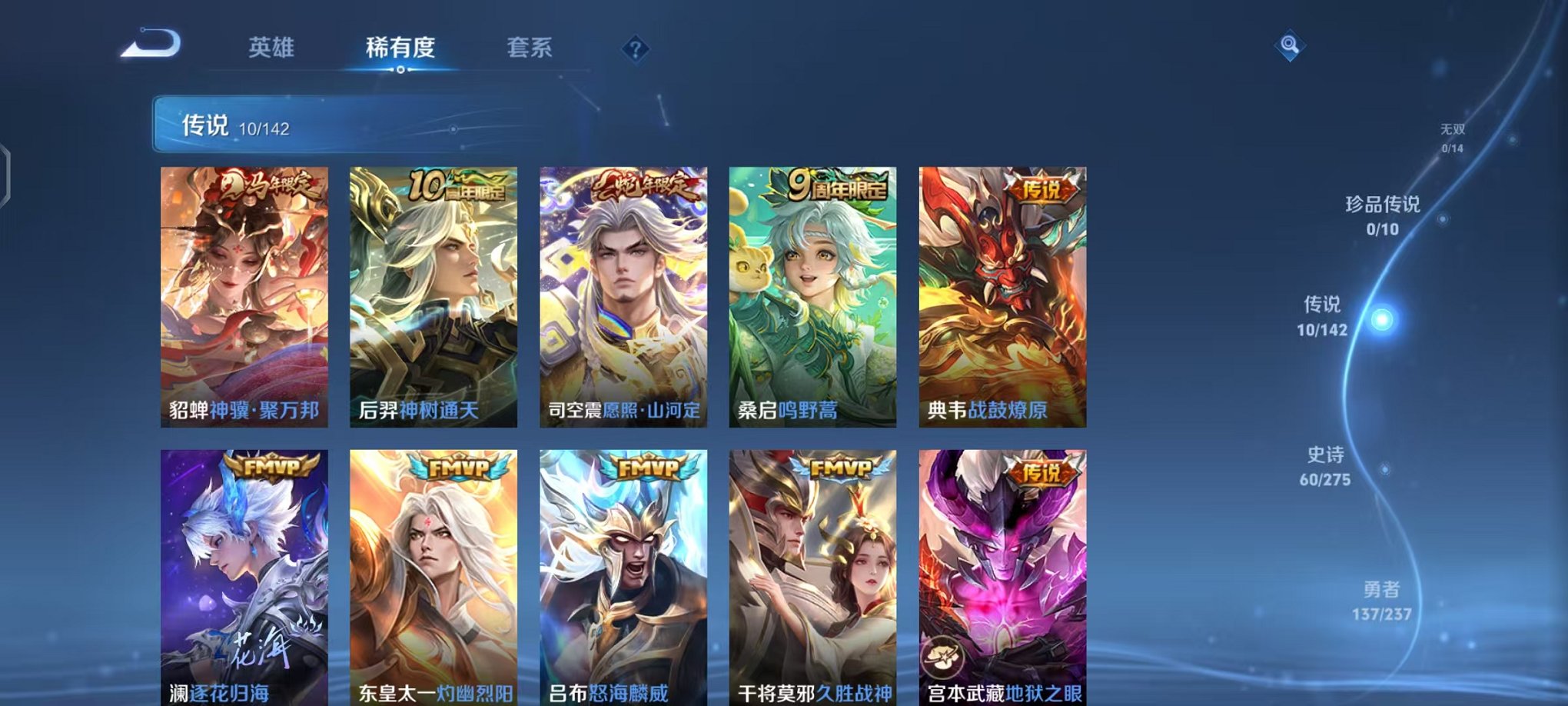Open the search magnifier icon
1568x706 pixels.
coord(1290,46)
